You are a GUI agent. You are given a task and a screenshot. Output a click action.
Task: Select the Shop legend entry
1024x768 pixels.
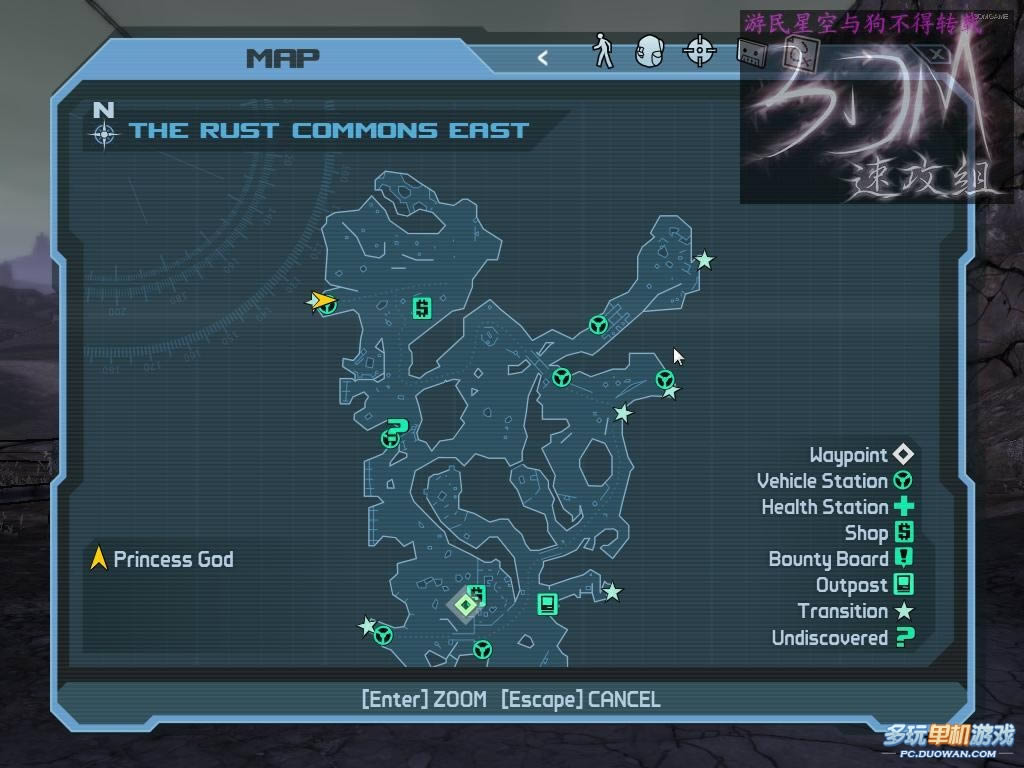click(x=878, y=533)
